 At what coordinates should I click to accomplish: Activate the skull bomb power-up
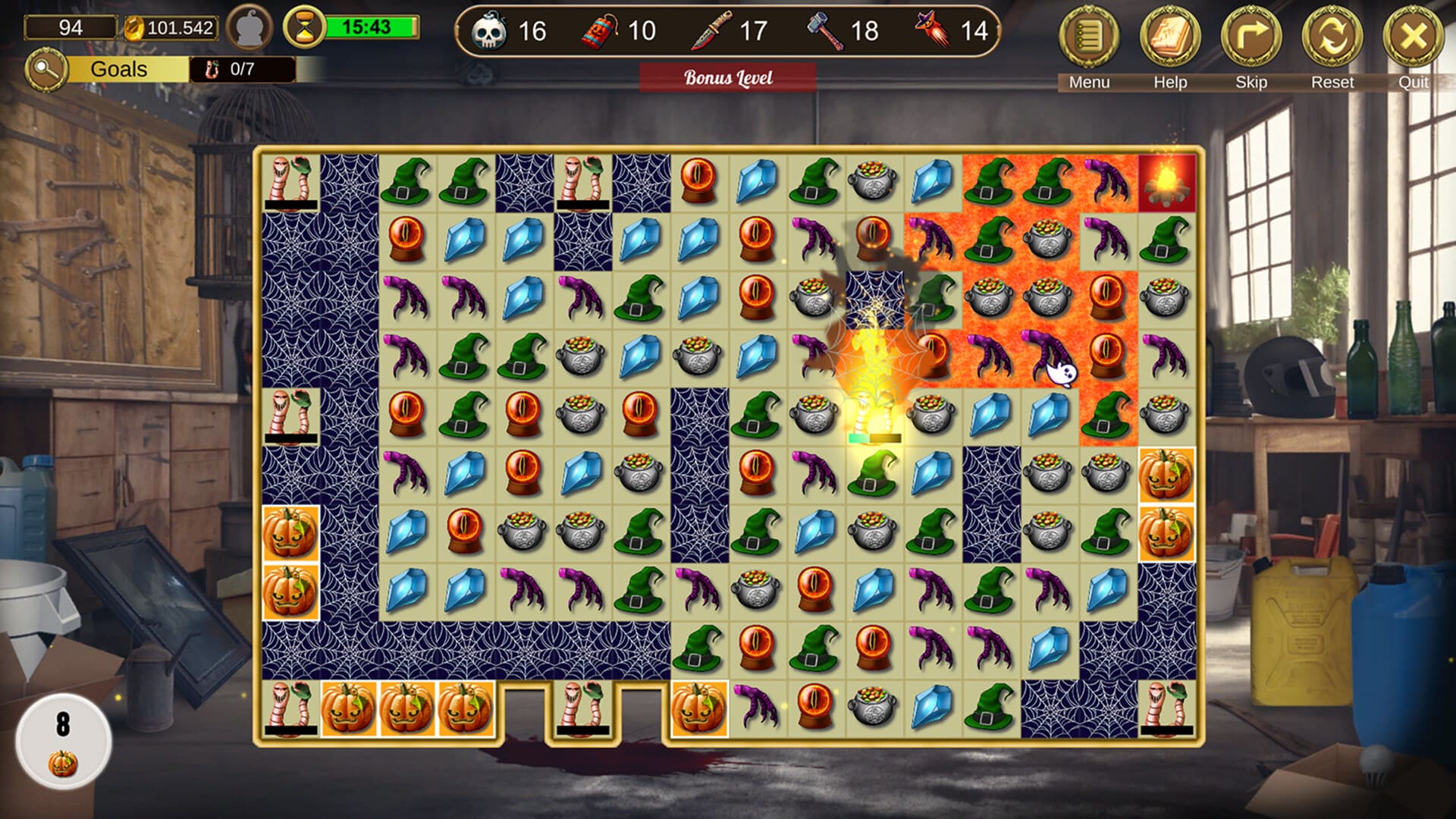pyautogui.click(x=489, y=32)
